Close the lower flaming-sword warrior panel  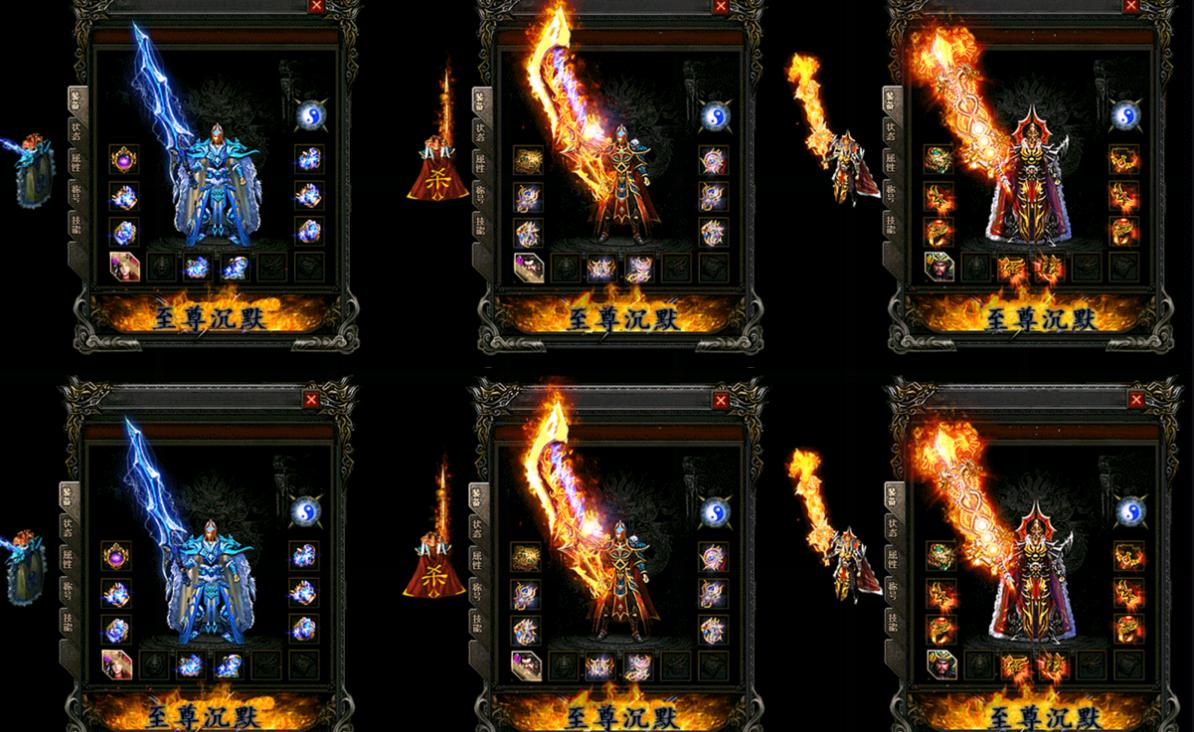coord(721,400)
